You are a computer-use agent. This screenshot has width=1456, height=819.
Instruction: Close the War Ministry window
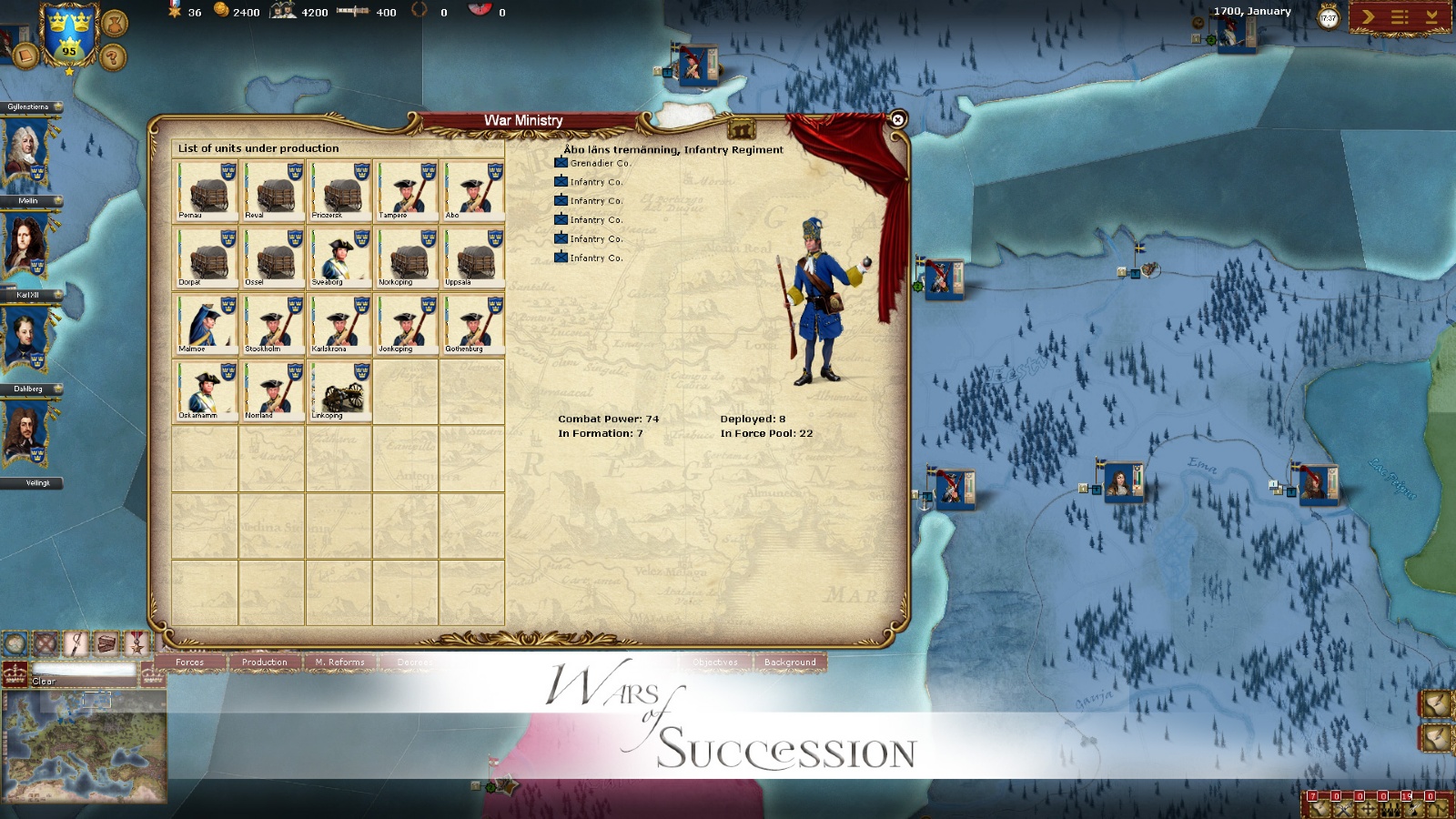pyautogui.click(x=897, y=119)
